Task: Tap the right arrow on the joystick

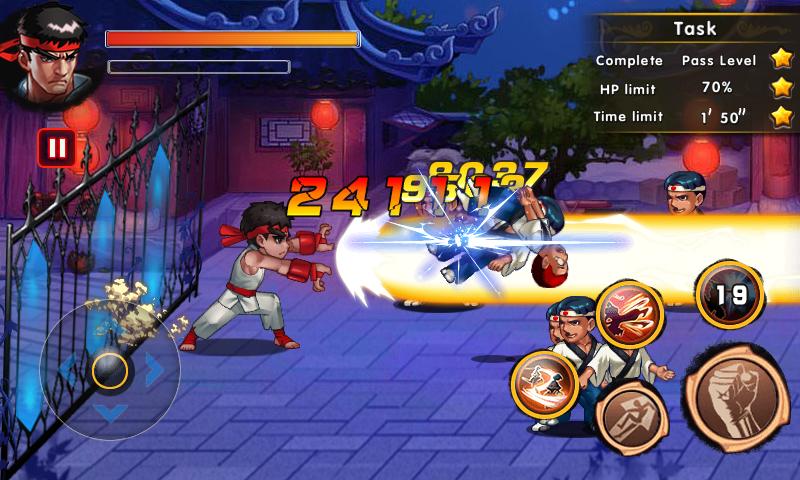Action: pos(155,371)
